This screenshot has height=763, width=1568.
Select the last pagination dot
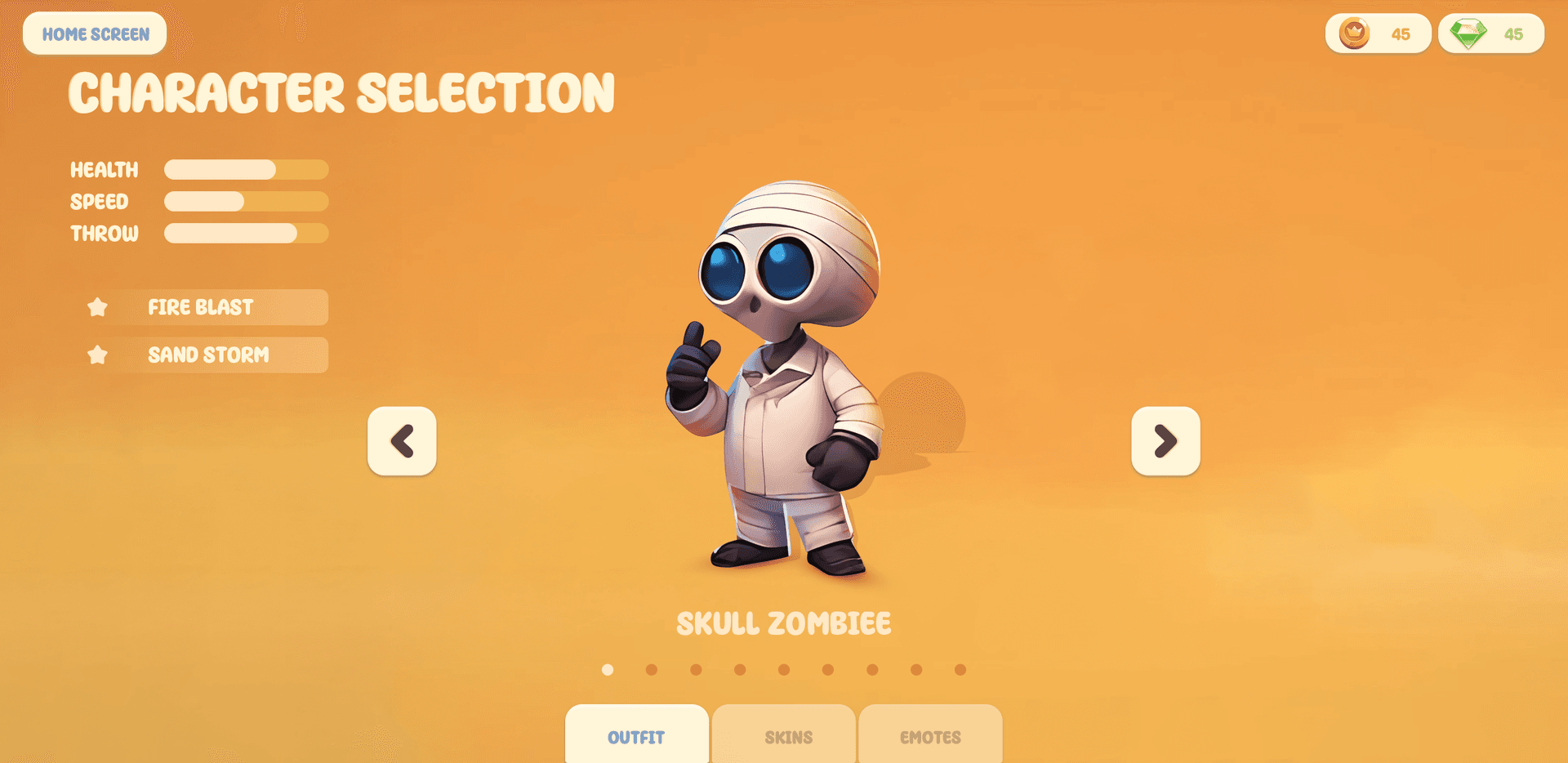coord(960,669)
